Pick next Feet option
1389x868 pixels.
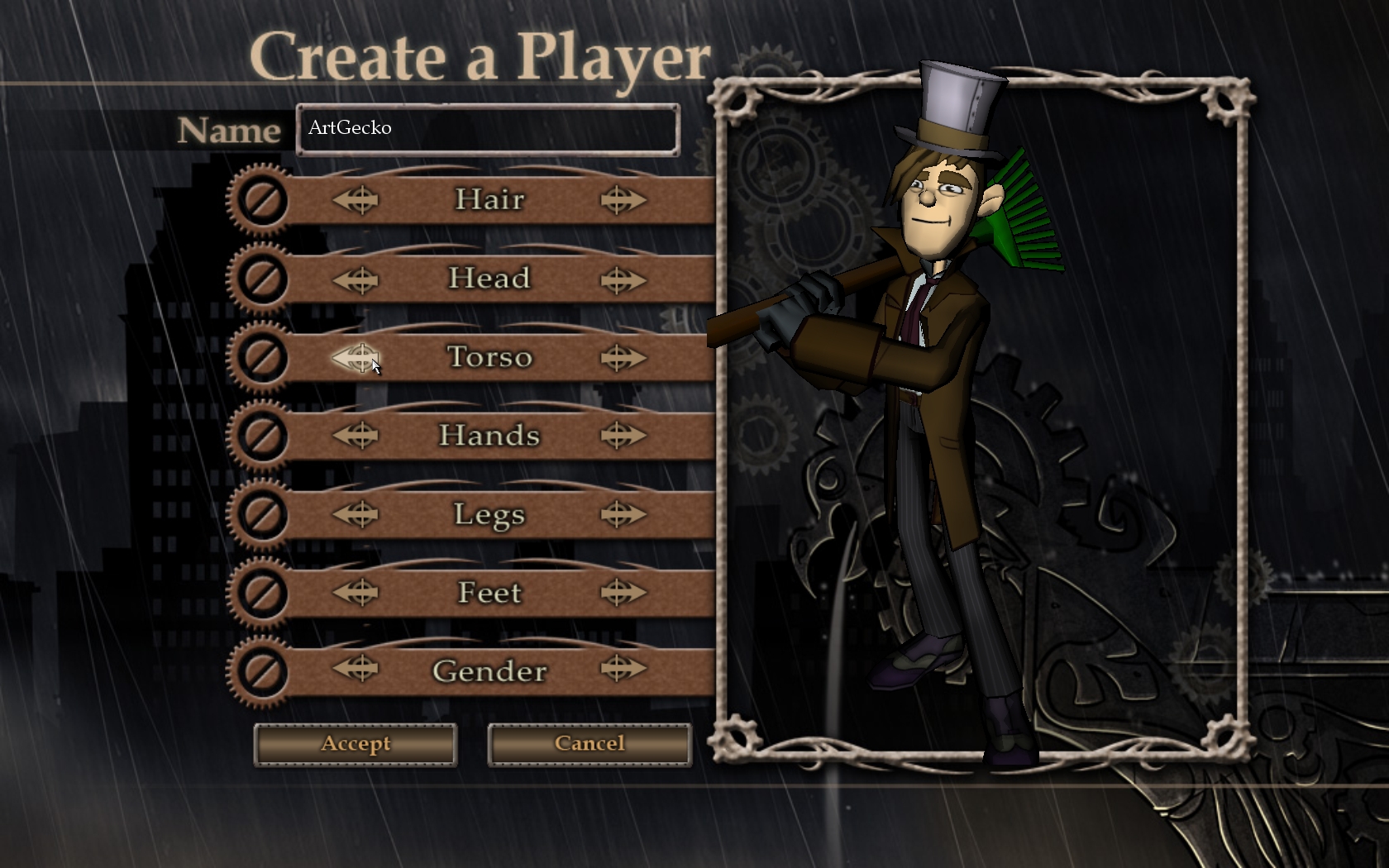(623, 592)
